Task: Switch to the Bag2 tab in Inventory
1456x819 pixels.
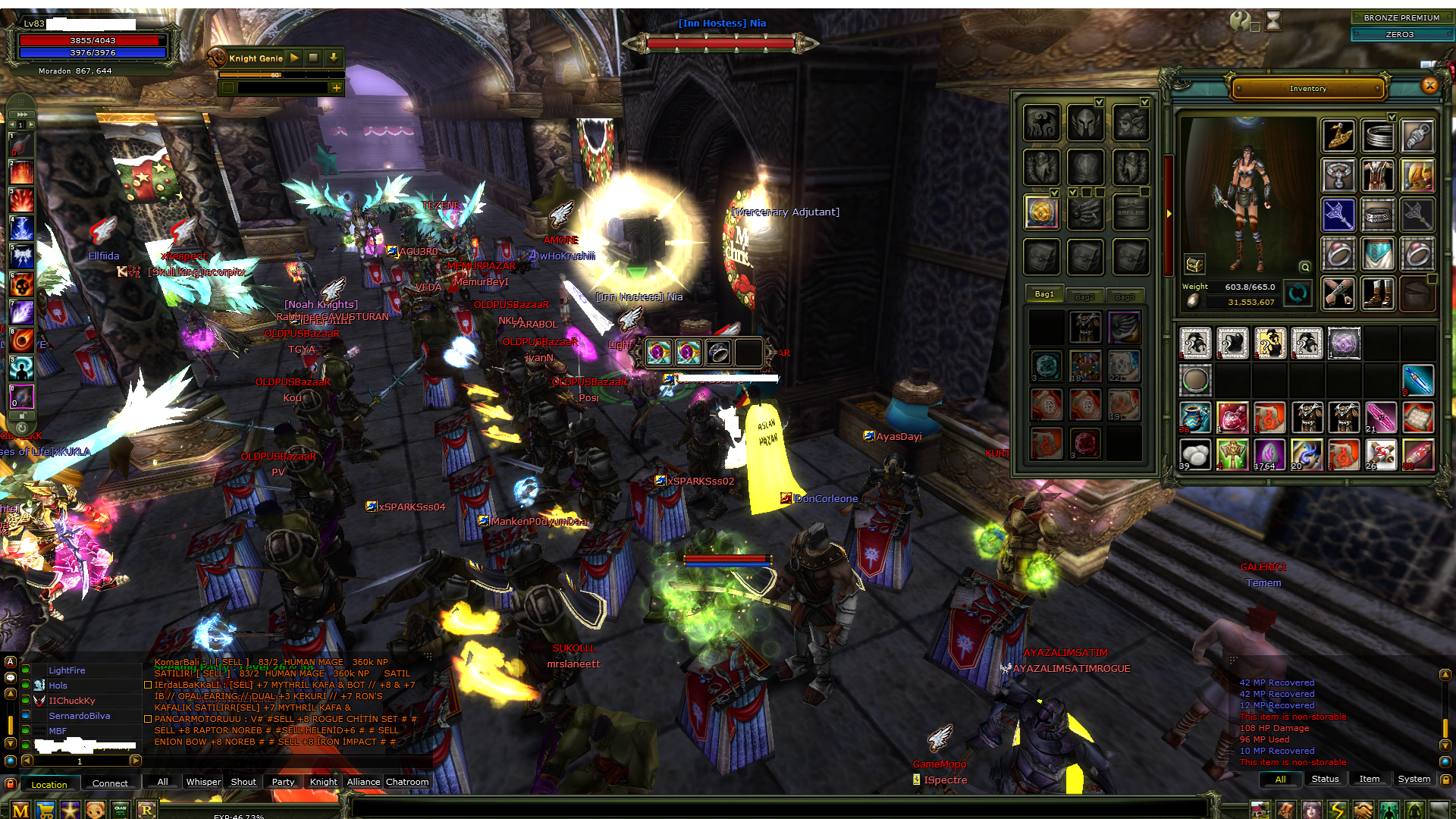Action: pyautogui.click(x=1085, y=296)
